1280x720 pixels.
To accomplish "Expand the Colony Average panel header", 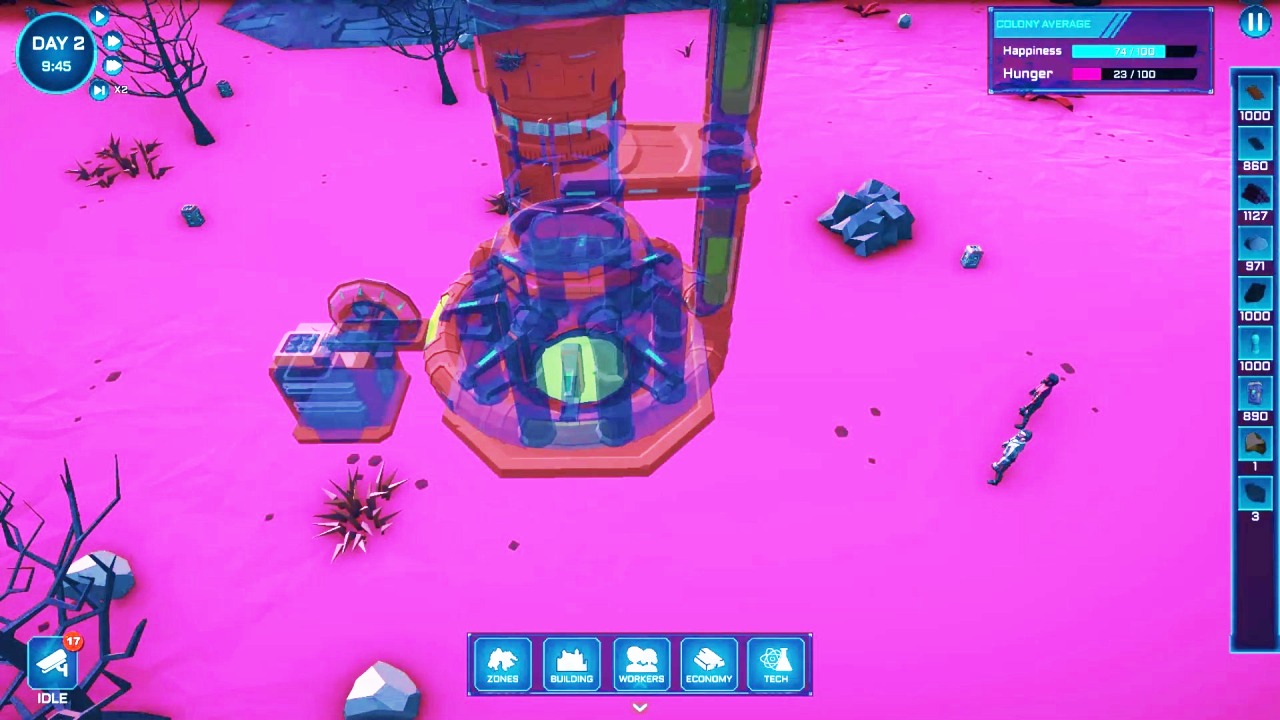I will (x=1043, y=23).
